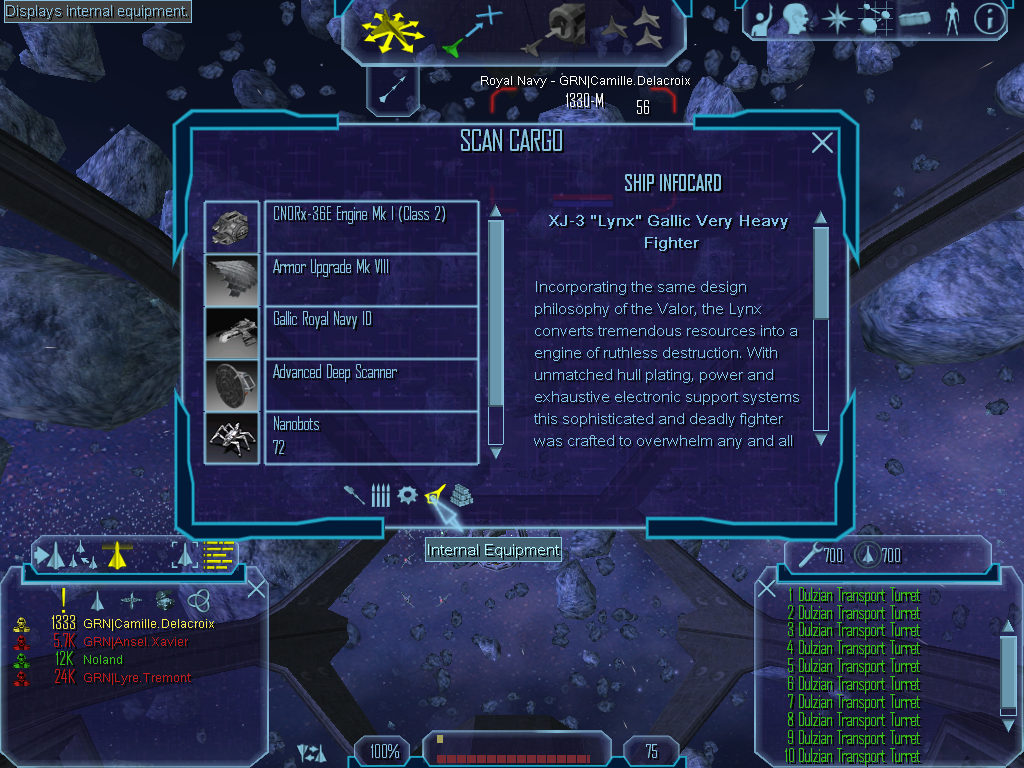Viewport: 1024px width, 768px height.
Task: Select the Nanobots cargo row
Action: pos(370,436)
